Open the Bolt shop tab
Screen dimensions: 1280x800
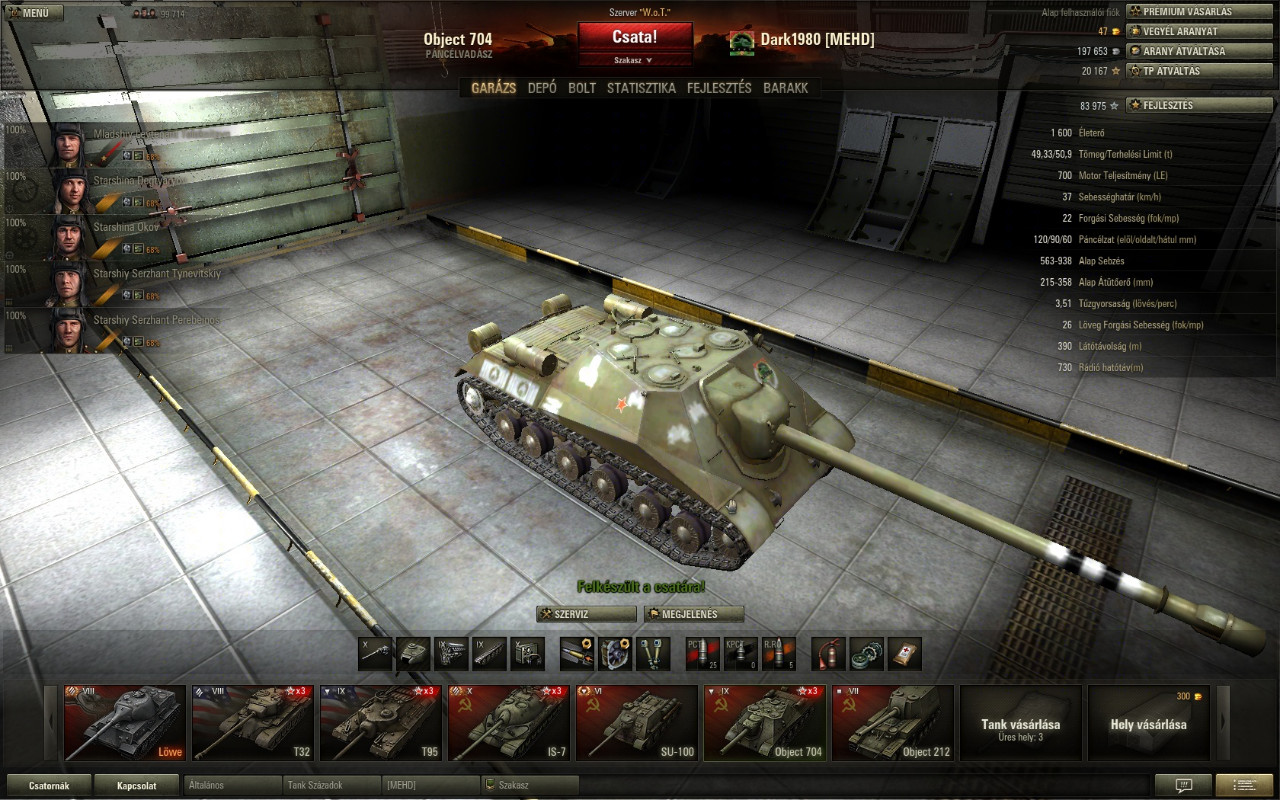(x=582, y=88)
